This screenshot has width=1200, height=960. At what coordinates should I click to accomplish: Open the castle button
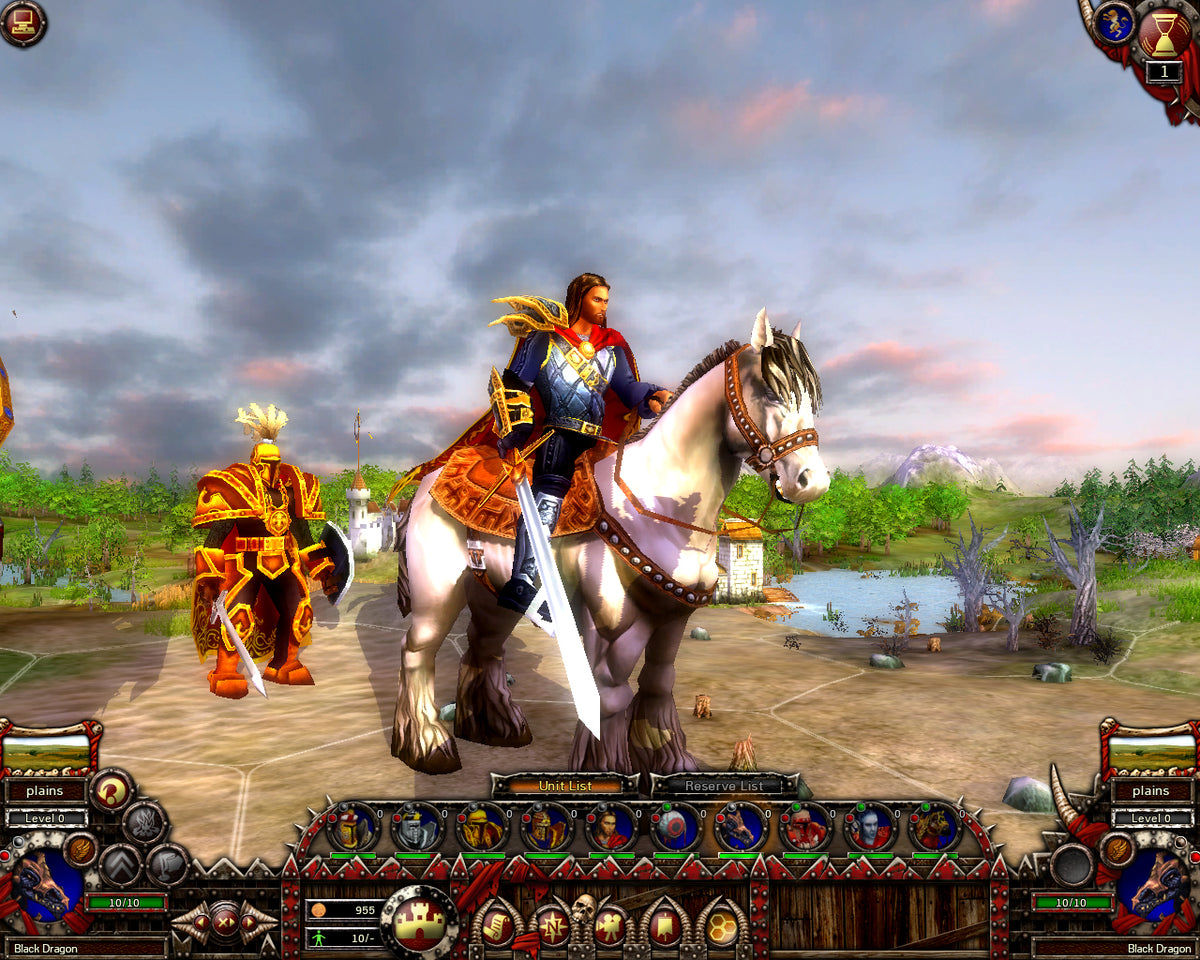420,922
